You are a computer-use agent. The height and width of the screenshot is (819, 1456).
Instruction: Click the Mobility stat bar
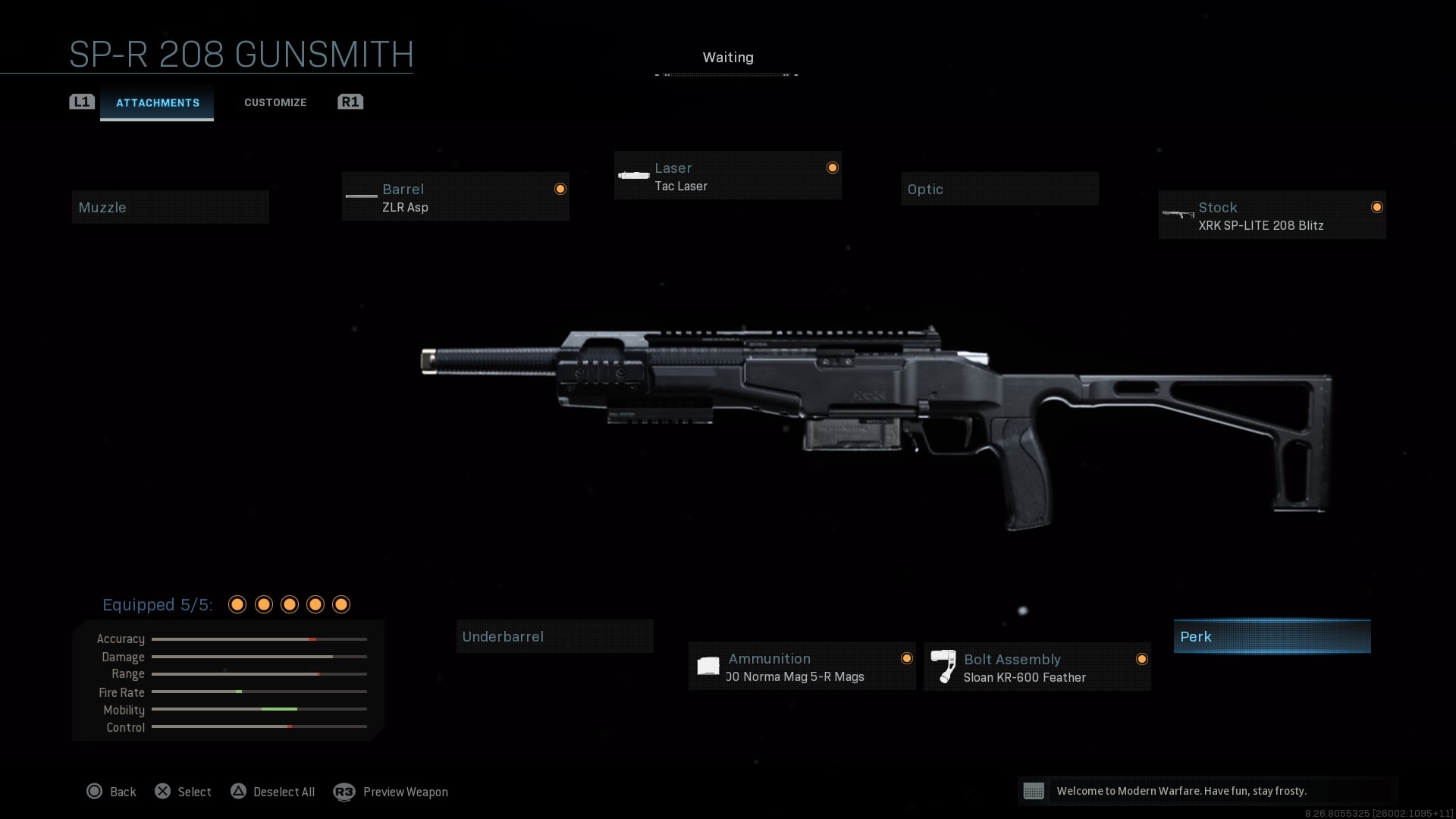pos(259,710)
